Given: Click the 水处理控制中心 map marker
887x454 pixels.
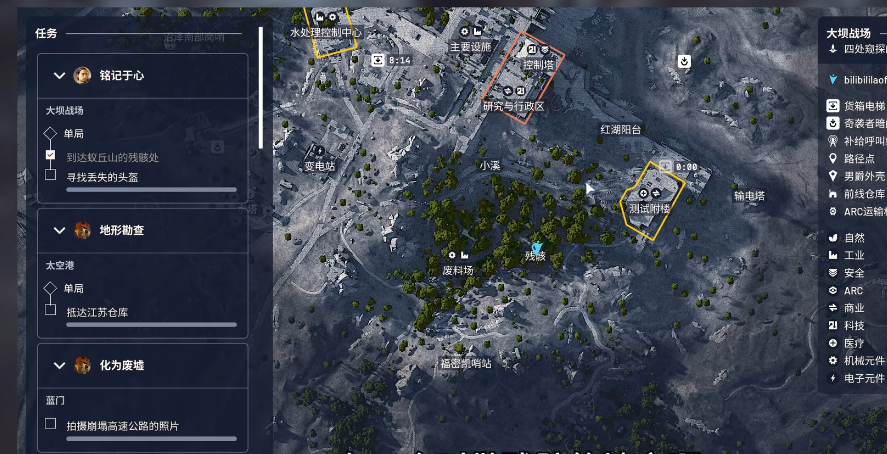Looking at the screenshot, I should point(325,32).
